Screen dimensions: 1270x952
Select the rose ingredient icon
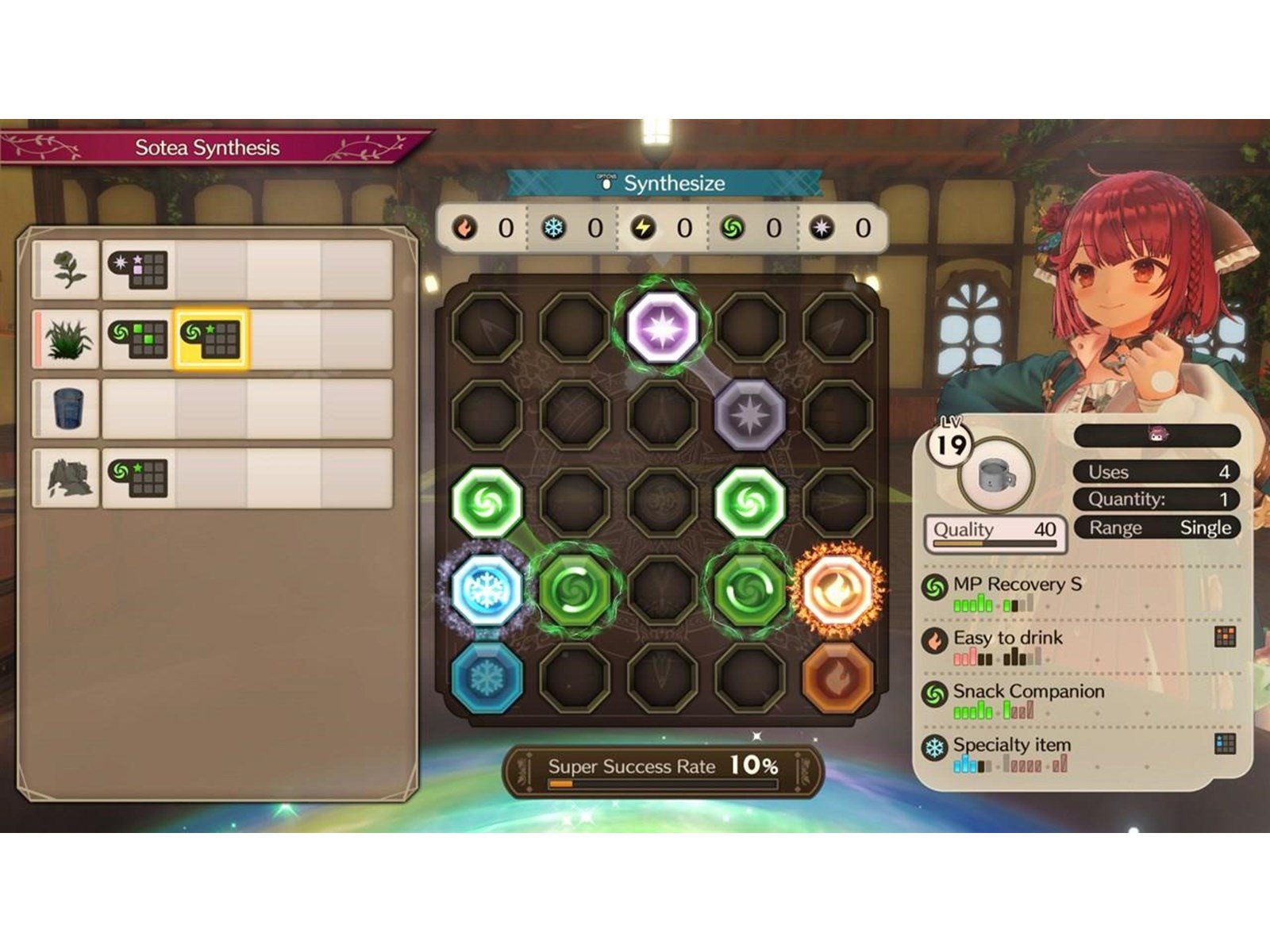pyautogui.click(x=67, y=269)
